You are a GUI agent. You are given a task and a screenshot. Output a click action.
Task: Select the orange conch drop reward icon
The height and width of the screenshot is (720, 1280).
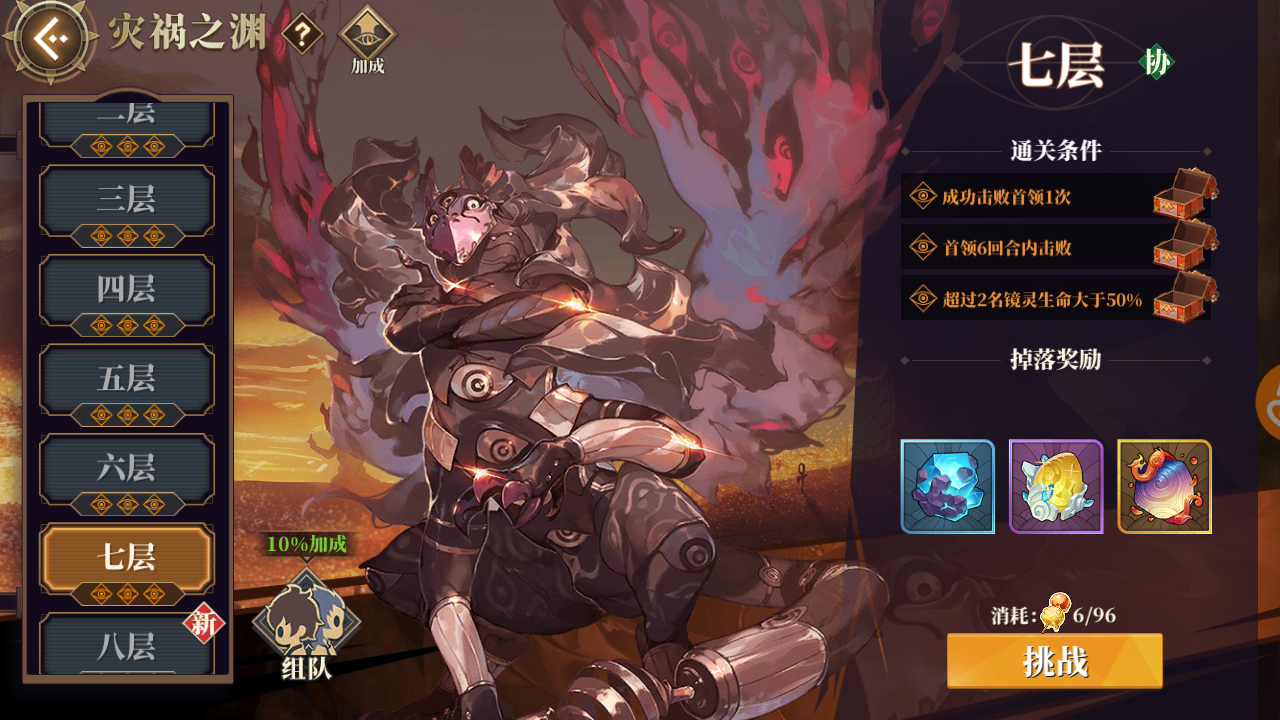[x=1164, y=489]
